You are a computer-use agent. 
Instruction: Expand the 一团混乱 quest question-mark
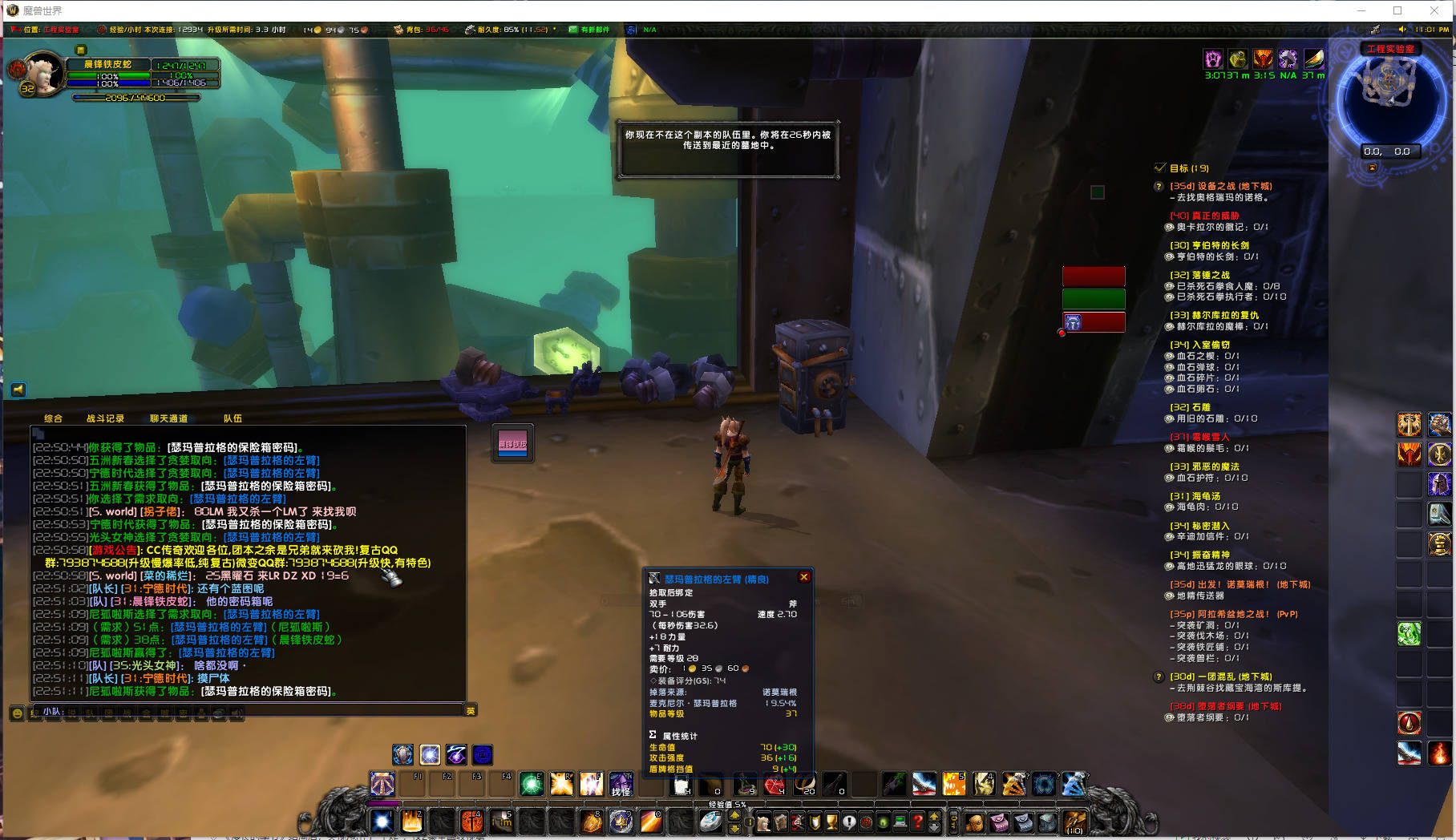click(1158, 676)
